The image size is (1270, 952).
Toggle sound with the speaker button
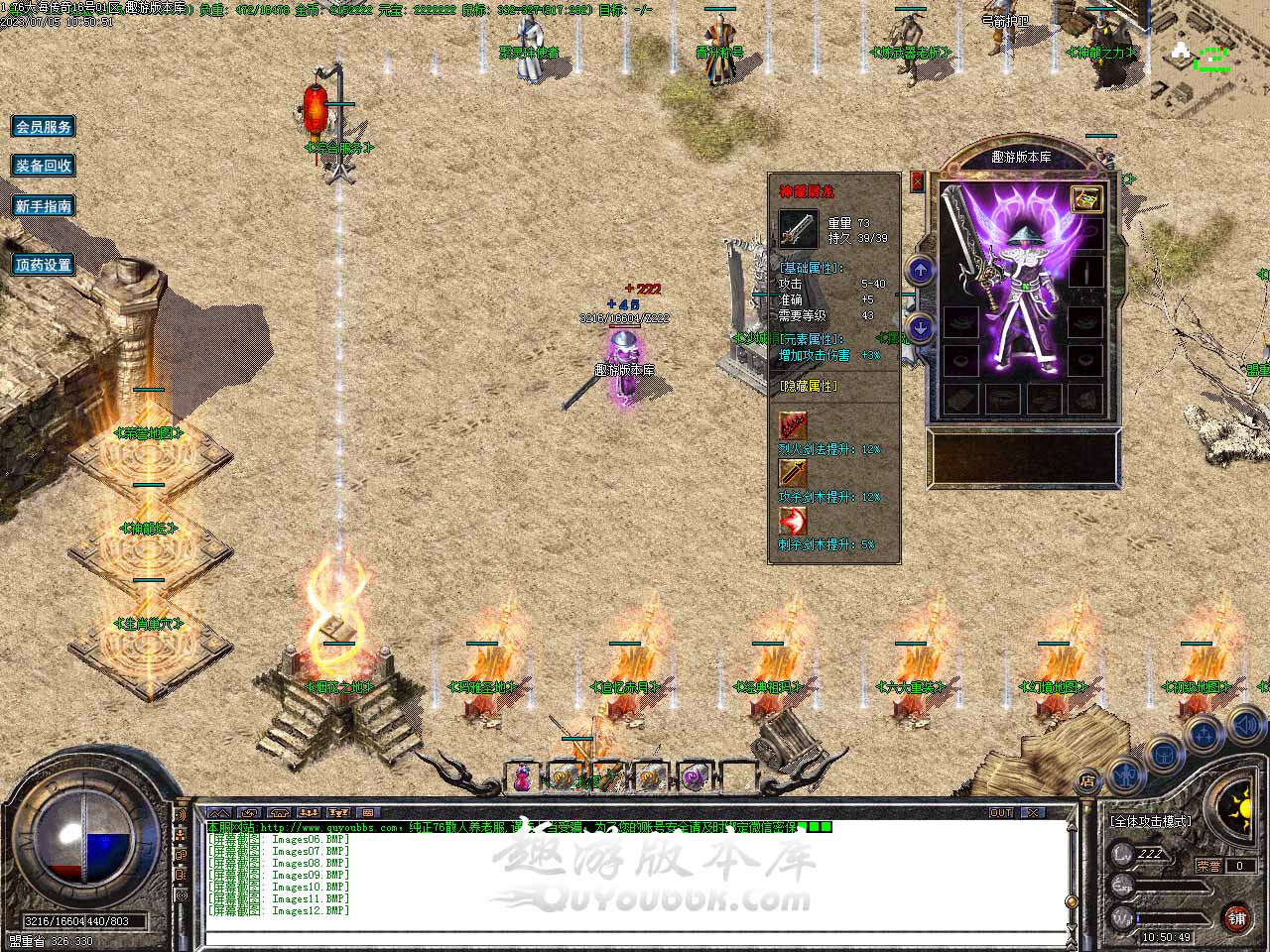(x=1245, y=726)
